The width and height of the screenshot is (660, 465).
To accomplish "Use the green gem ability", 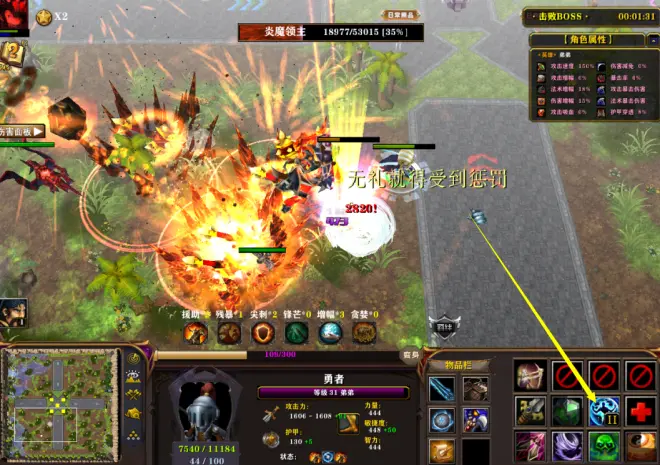I will (x=567, y=410).
